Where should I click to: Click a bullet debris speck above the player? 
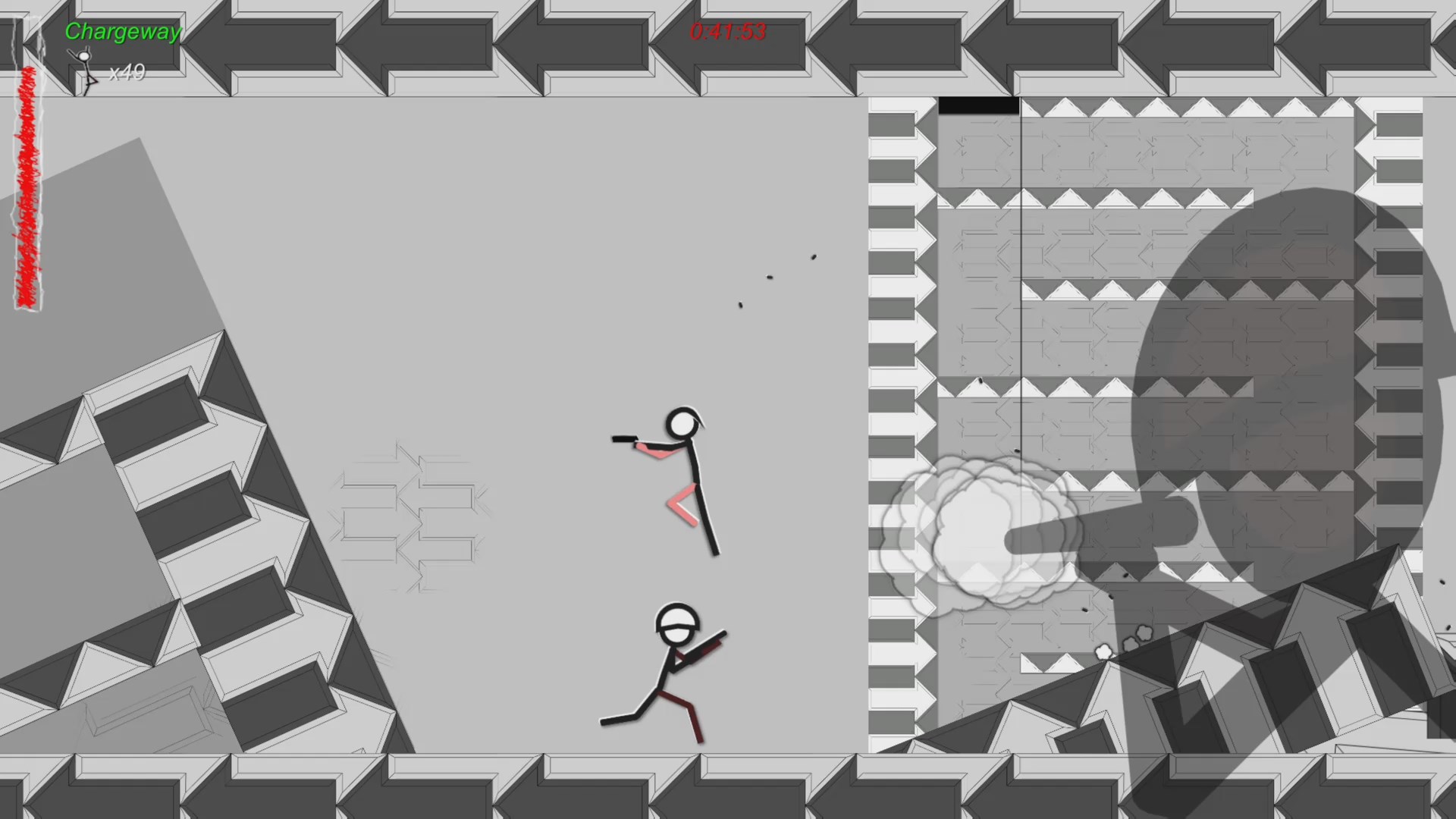771,277
